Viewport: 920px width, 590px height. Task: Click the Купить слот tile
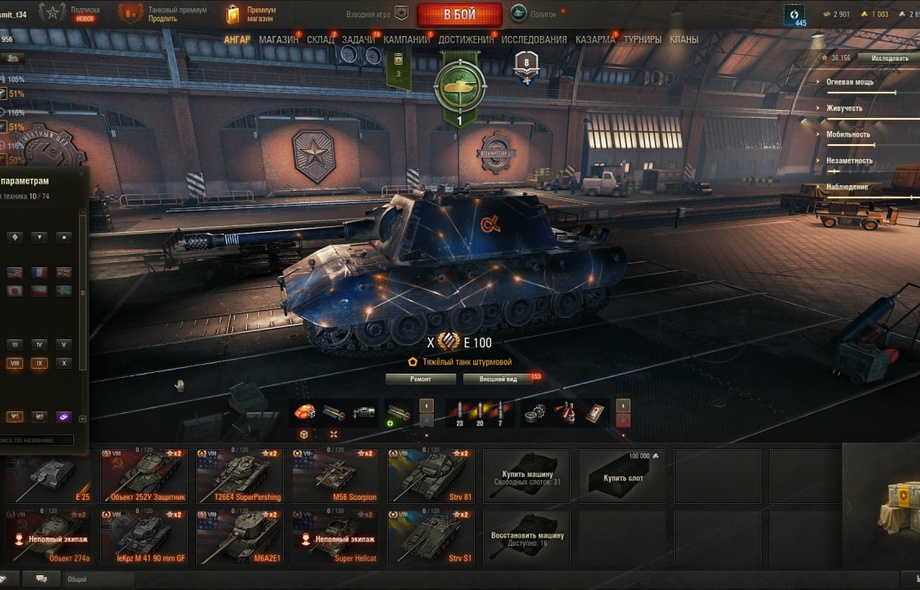(620, 476)
